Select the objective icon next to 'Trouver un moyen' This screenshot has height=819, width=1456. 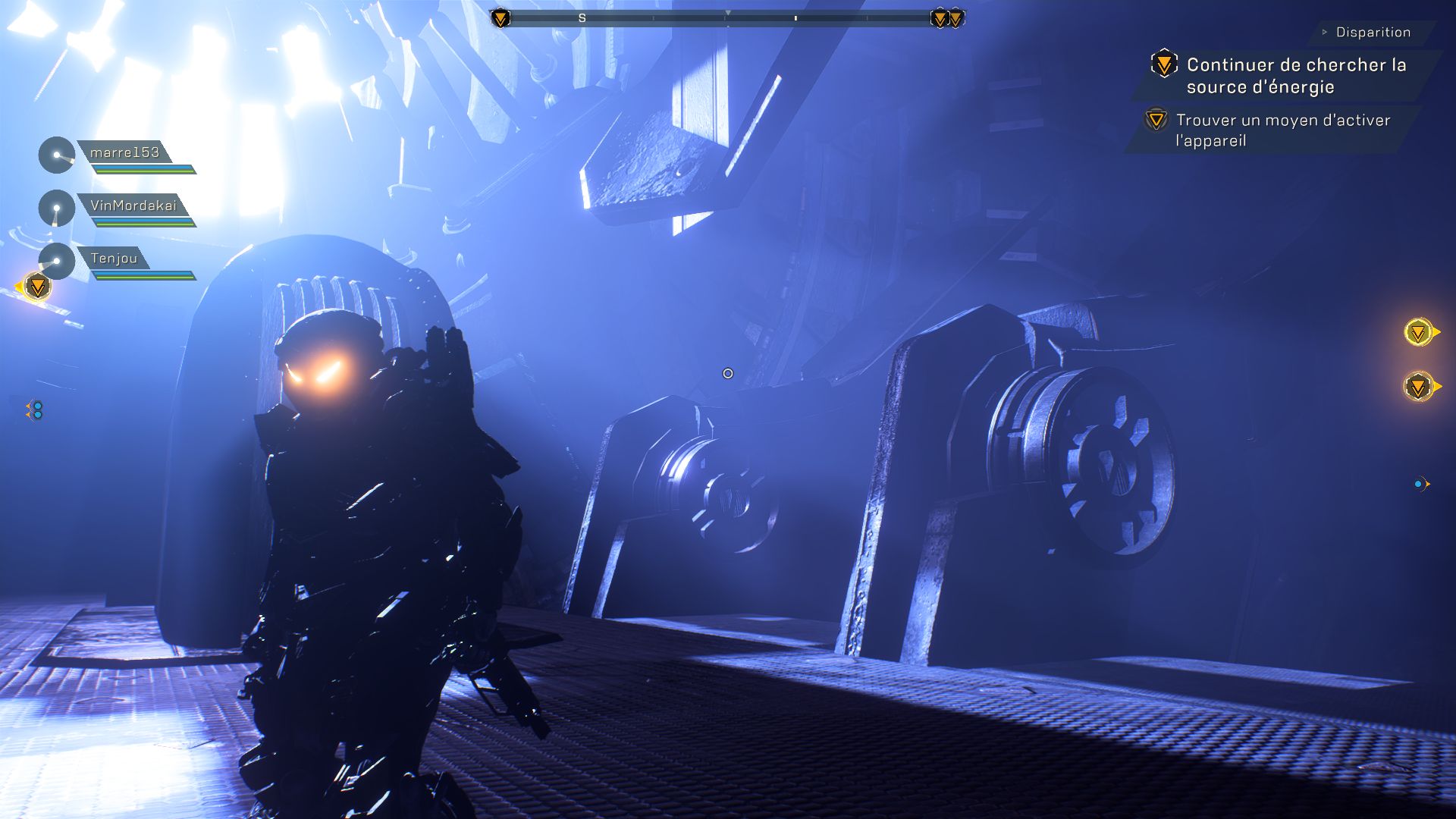(1156, 120)
